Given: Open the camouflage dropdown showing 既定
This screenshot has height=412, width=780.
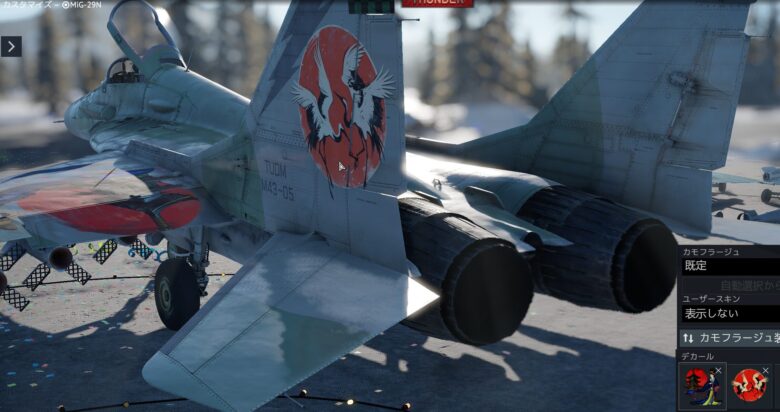Looking at the screenshot, I should (x=730, y=266).
